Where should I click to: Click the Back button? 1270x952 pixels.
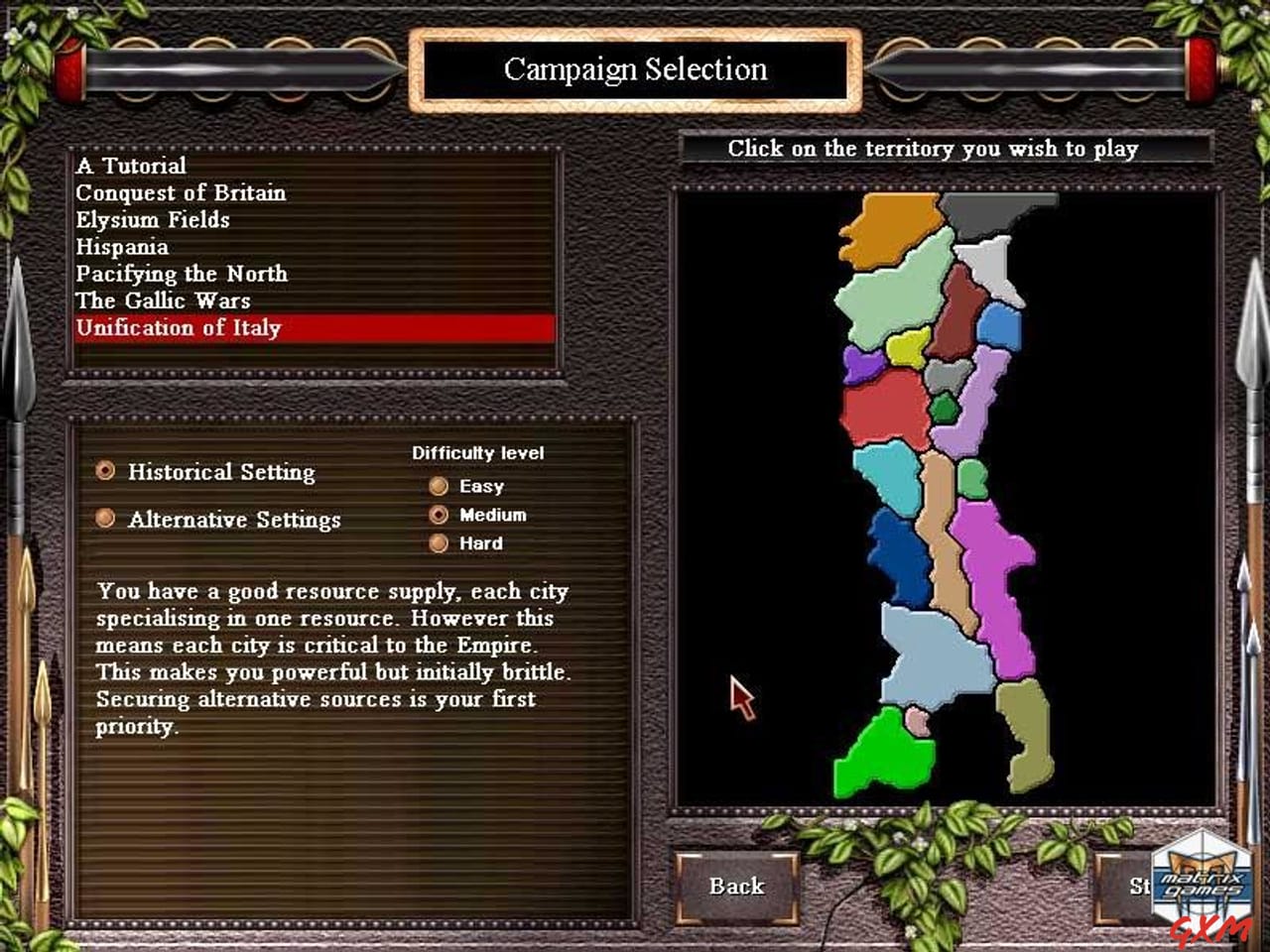736,887
